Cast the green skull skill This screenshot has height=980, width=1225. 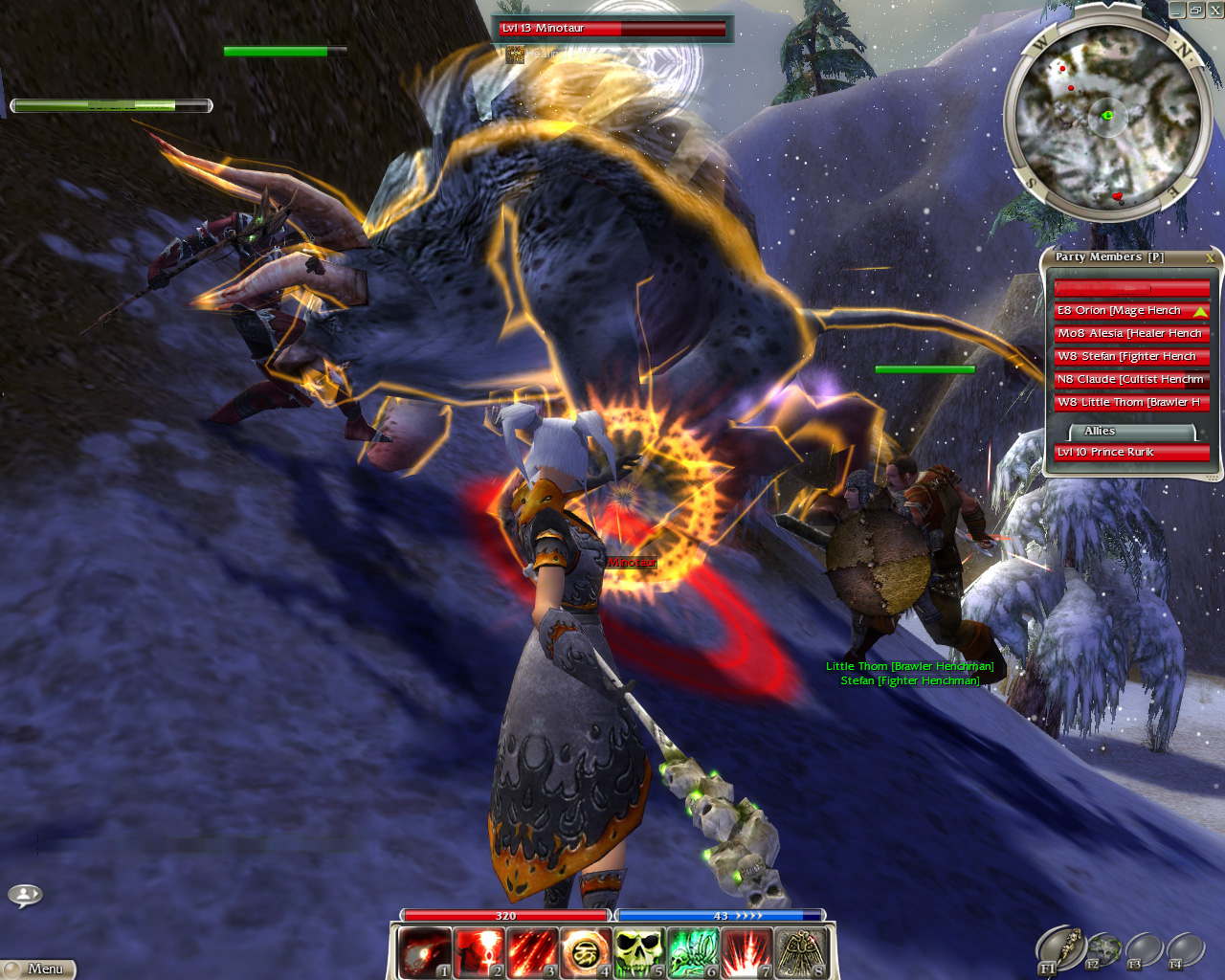638,953
